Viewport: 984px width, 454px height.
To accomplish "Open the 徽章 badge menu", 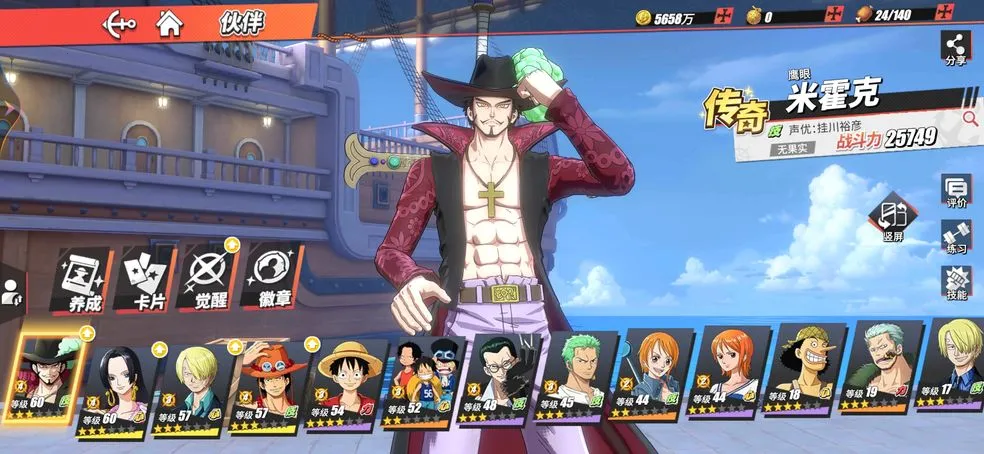I will pyautogui.click(x=272, y=277).
